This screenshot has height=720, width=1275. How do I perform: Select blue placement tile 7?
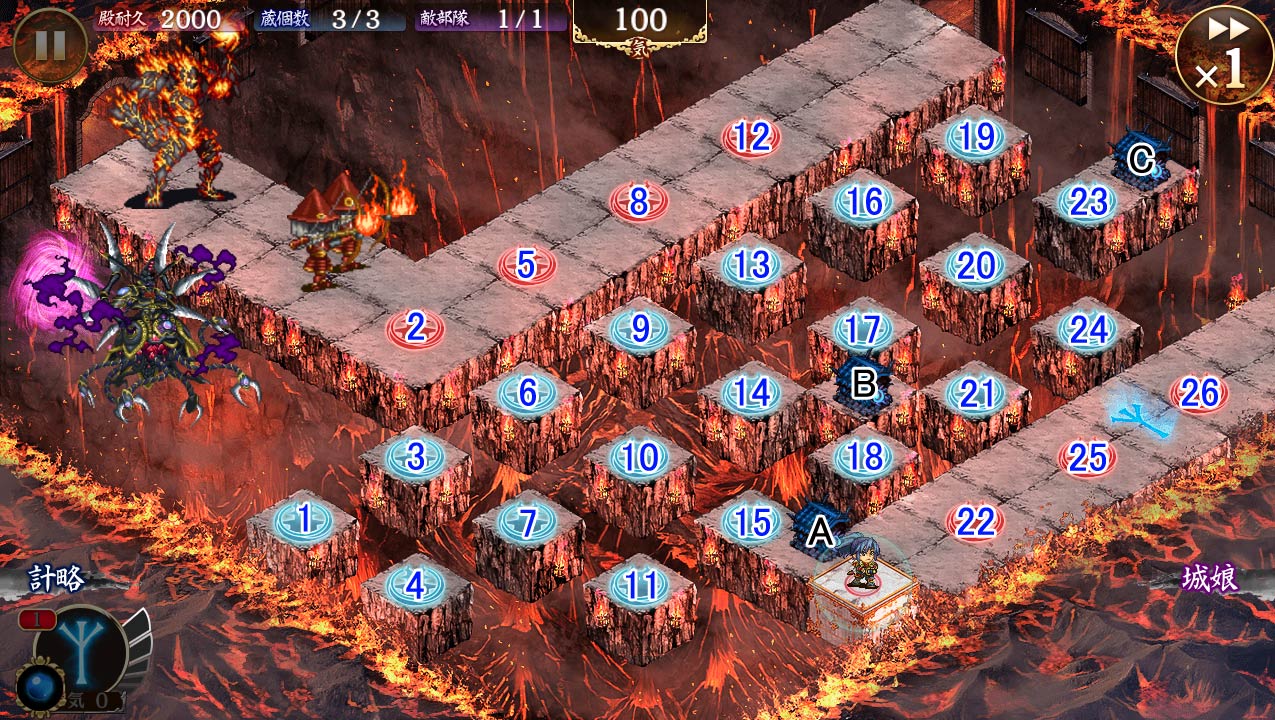point(528,521)
